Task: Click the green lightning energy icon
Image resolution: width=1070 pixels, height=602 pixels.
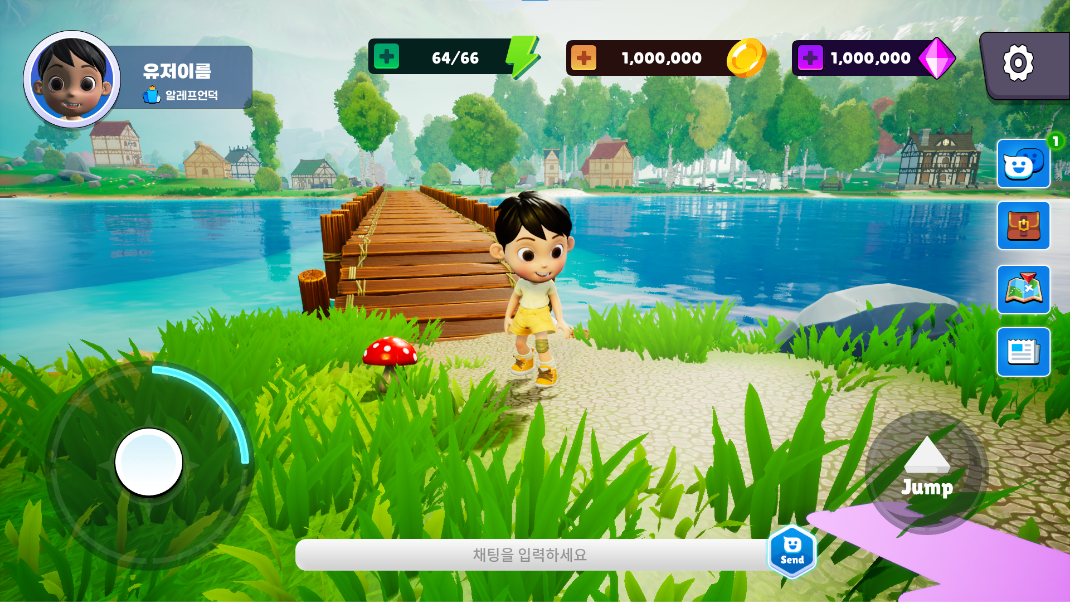Action: (x=522, y=57)
